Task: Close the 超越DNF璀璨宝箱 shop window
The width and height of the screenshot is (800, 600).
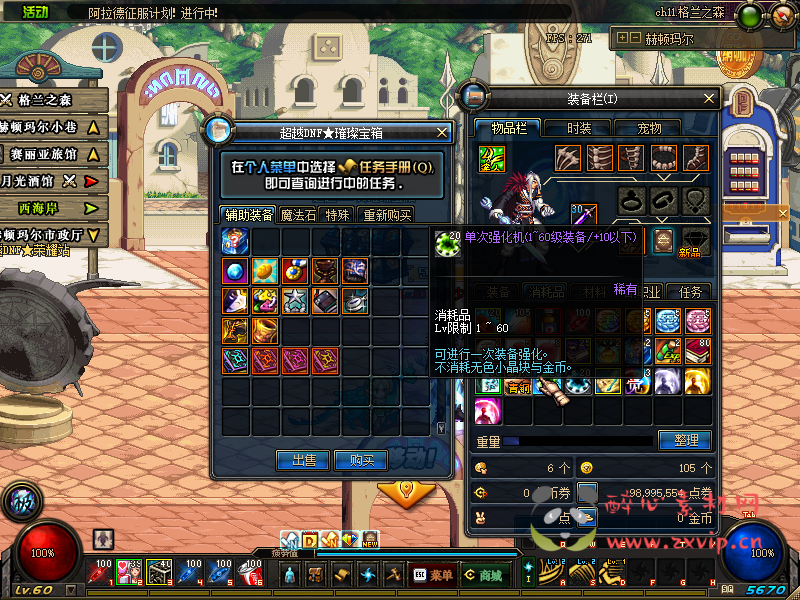Action: pos(443,131)
